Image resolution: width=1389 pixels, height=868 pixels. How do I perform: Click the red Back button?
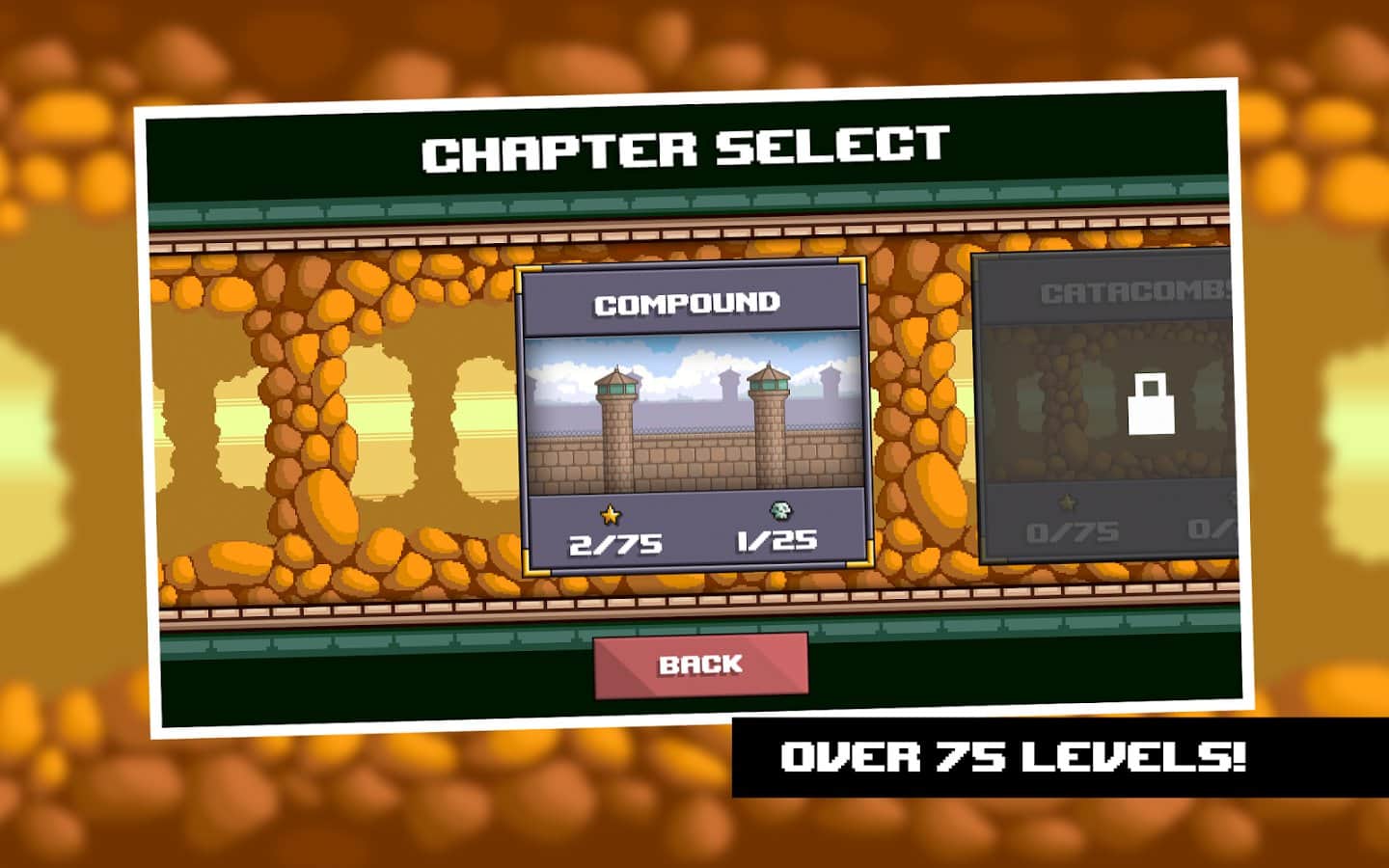pos(701,665)
